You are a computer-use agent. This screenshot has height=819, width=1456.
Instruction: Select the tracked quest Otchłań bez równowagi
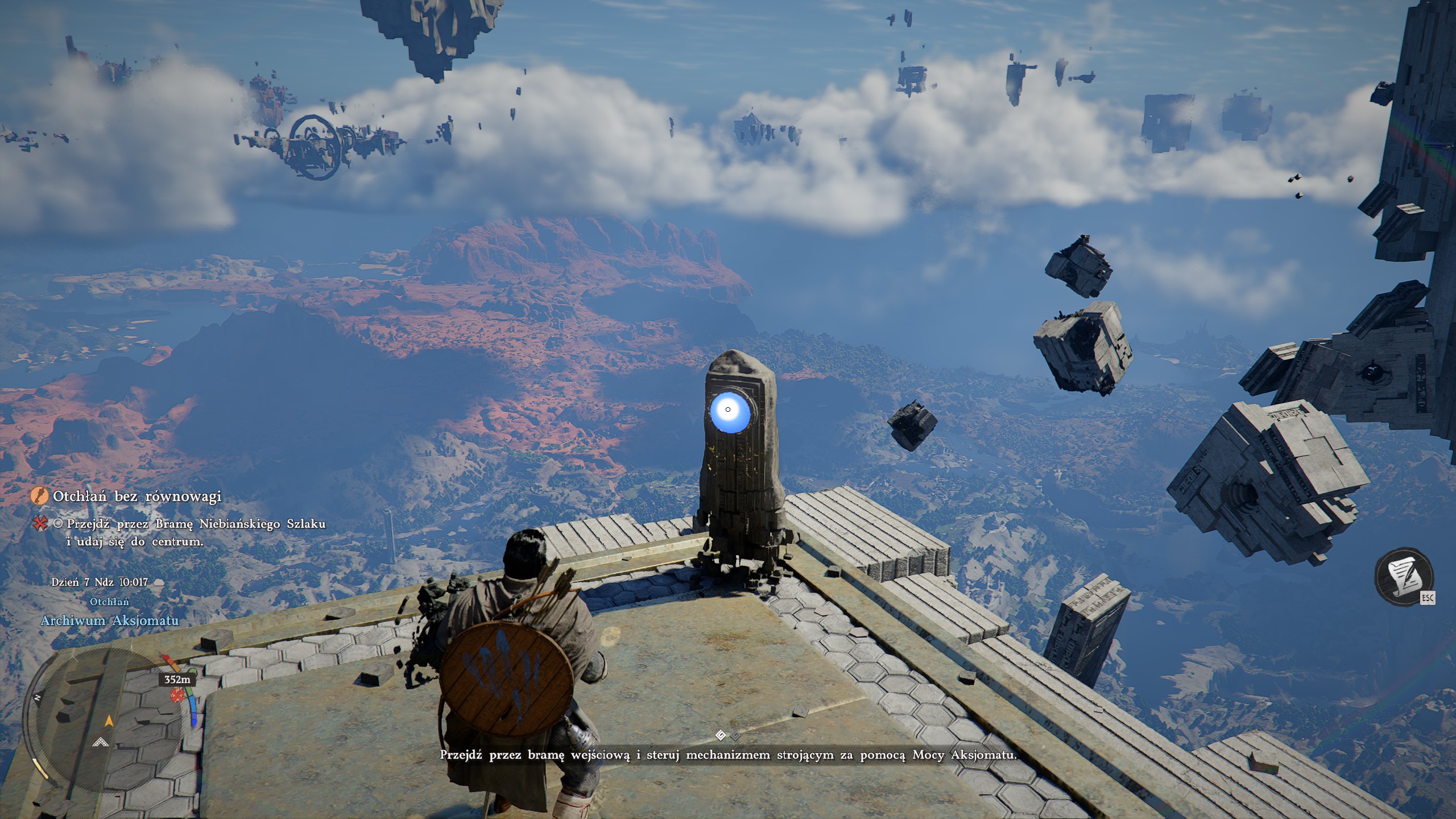(136, 497)
